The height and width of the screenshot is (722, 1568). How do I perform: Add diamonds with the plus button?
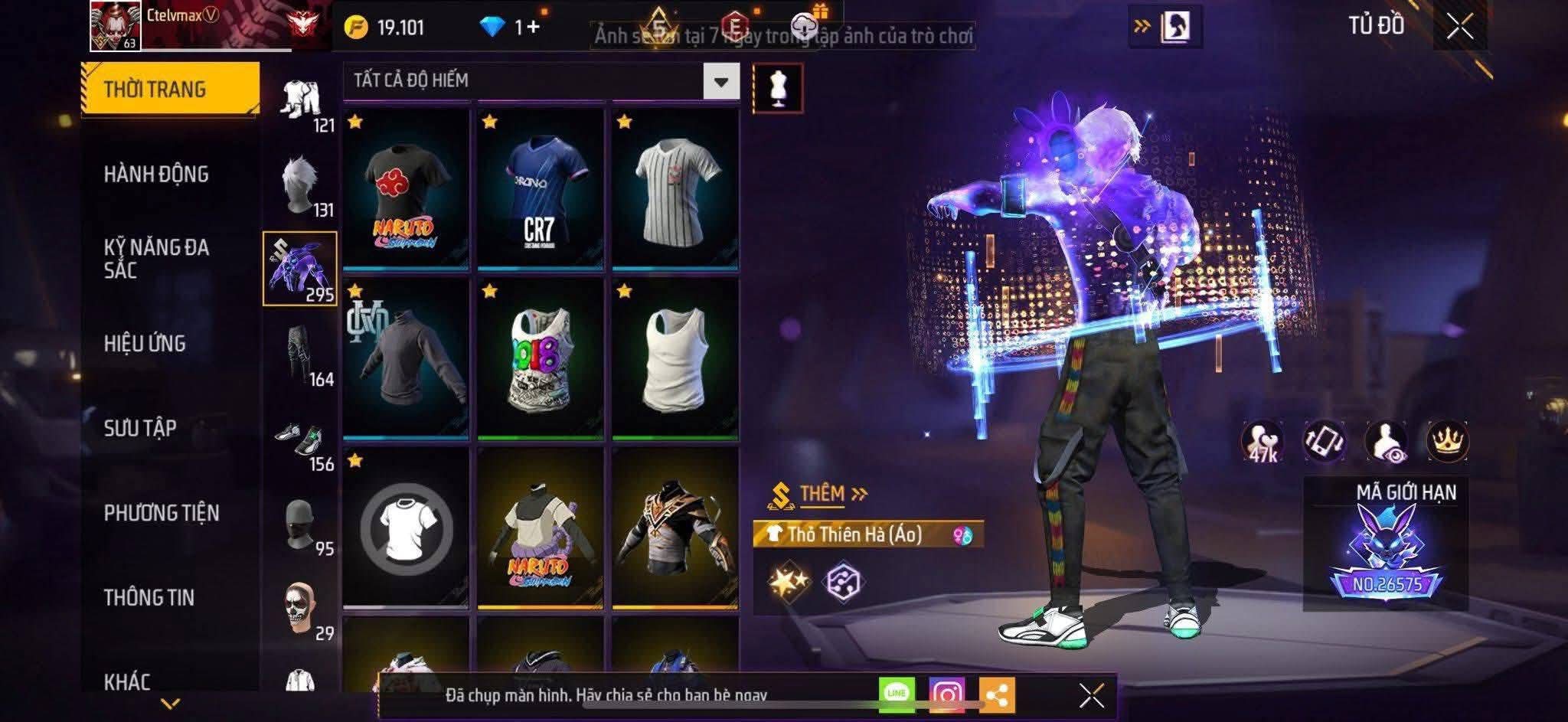(x=533, y=28)
